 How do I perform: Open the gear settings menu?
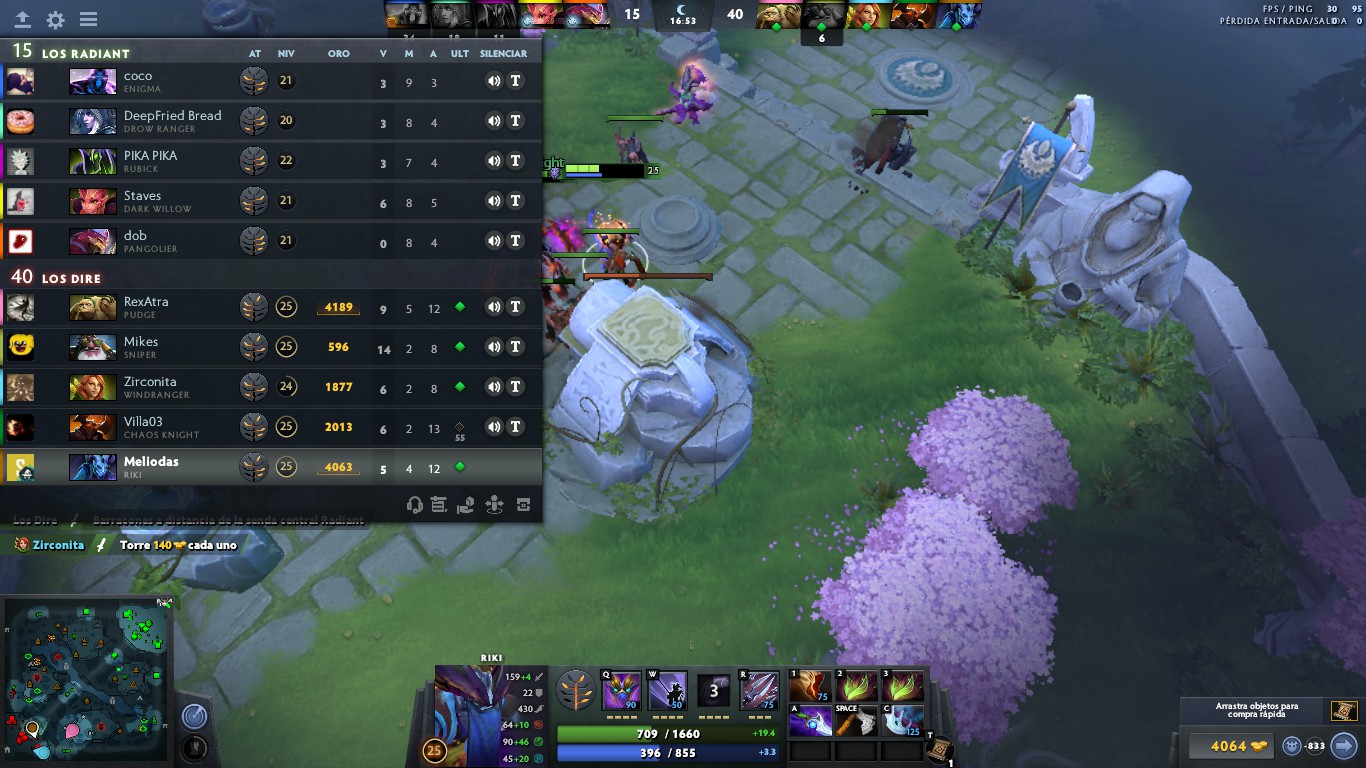(x=56, y=19)
